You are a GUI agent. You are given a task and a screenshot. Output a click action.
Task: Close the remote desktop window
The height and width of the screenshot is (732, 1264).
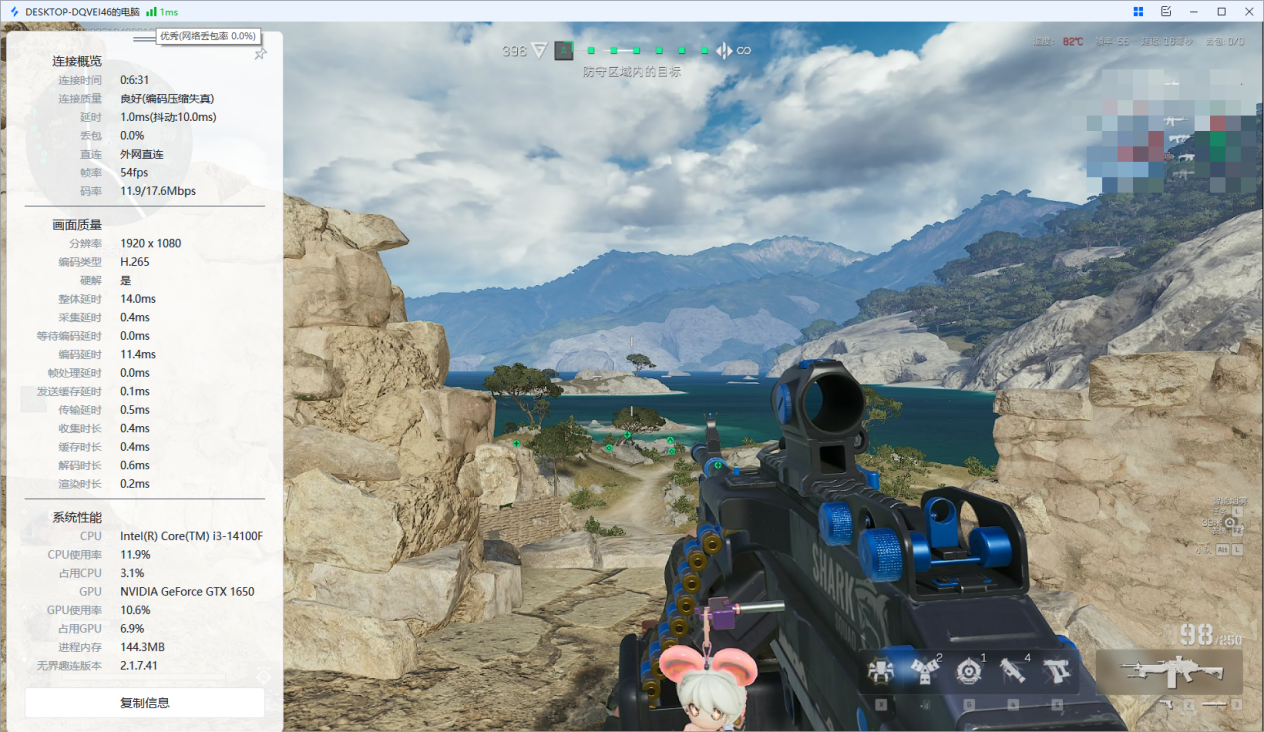tap(1249, 11)
